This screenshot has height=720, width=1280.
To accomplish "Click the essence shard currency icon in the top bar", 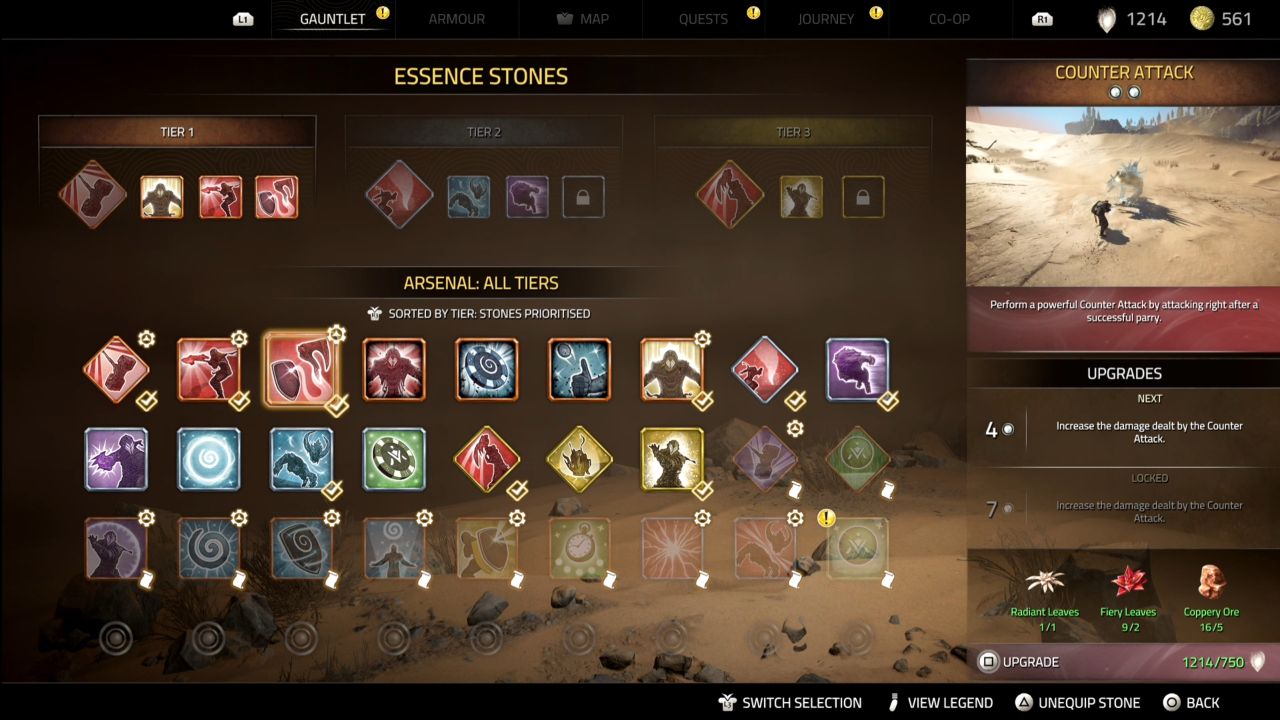I will pos(1105,18).
